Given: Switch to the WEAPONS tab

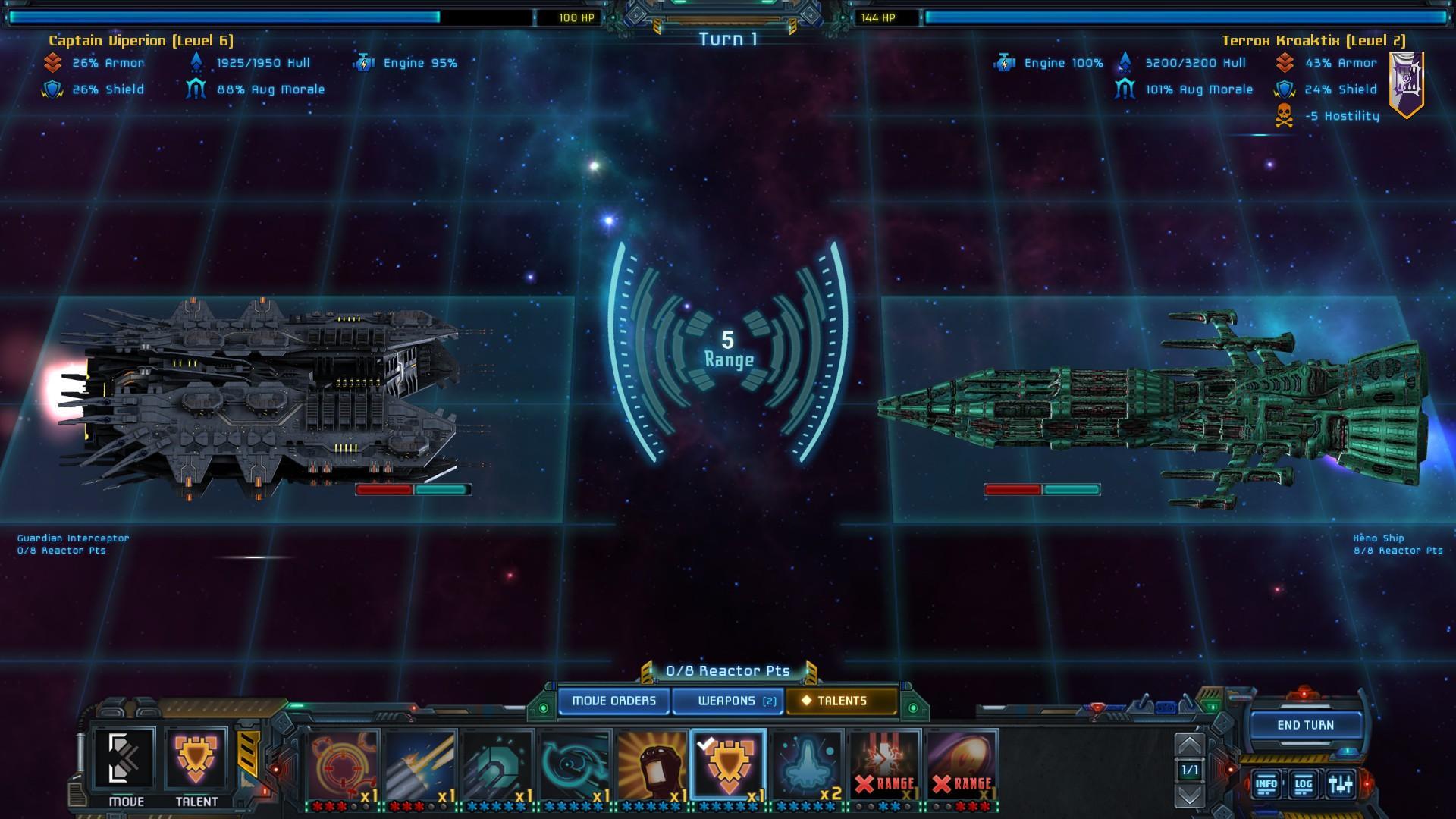Looking at the screenshot, I should (726, 701).
